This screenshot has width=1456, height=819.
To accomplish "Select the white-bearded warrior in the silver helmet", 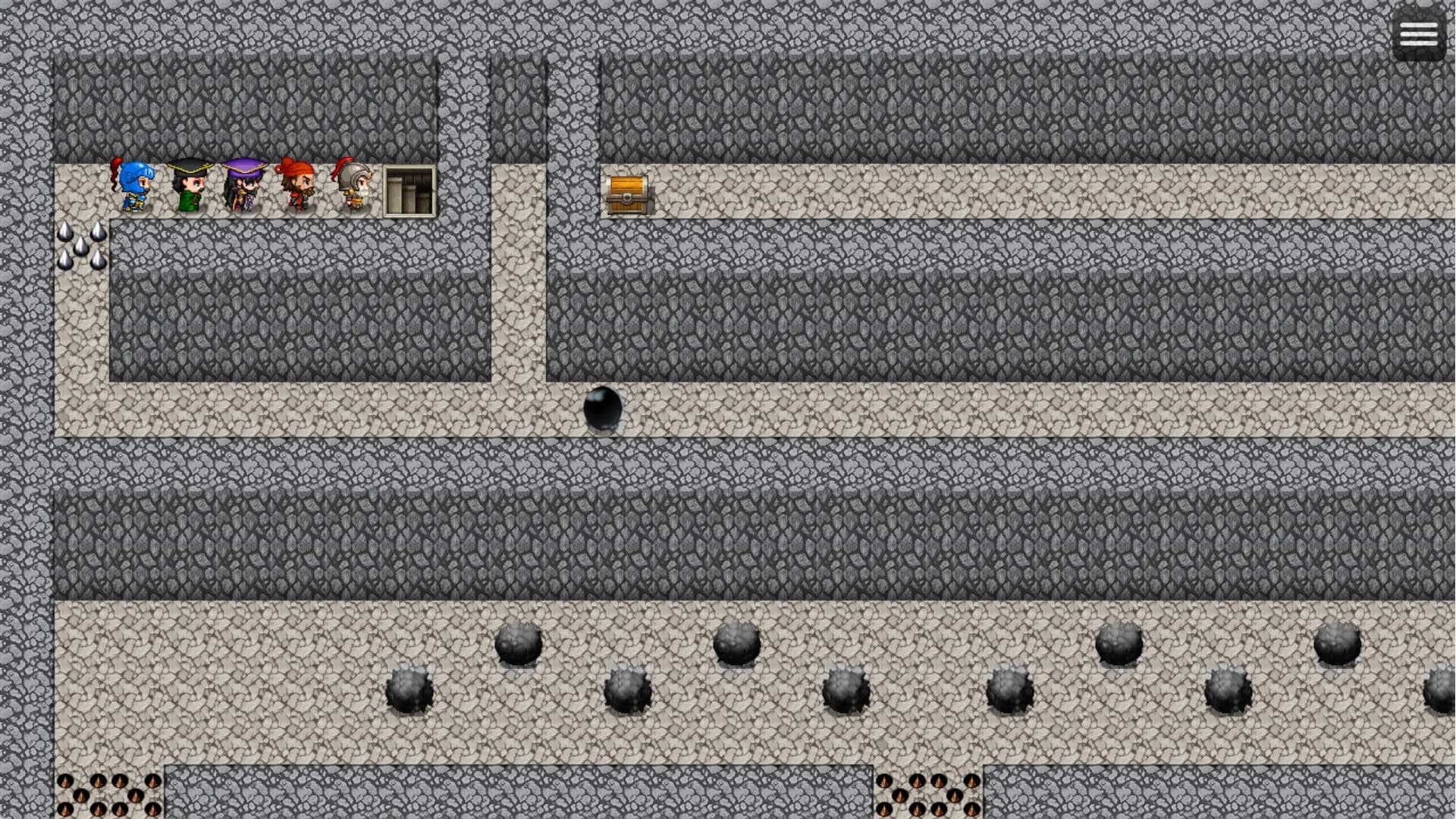I will [x=353, y=186].
